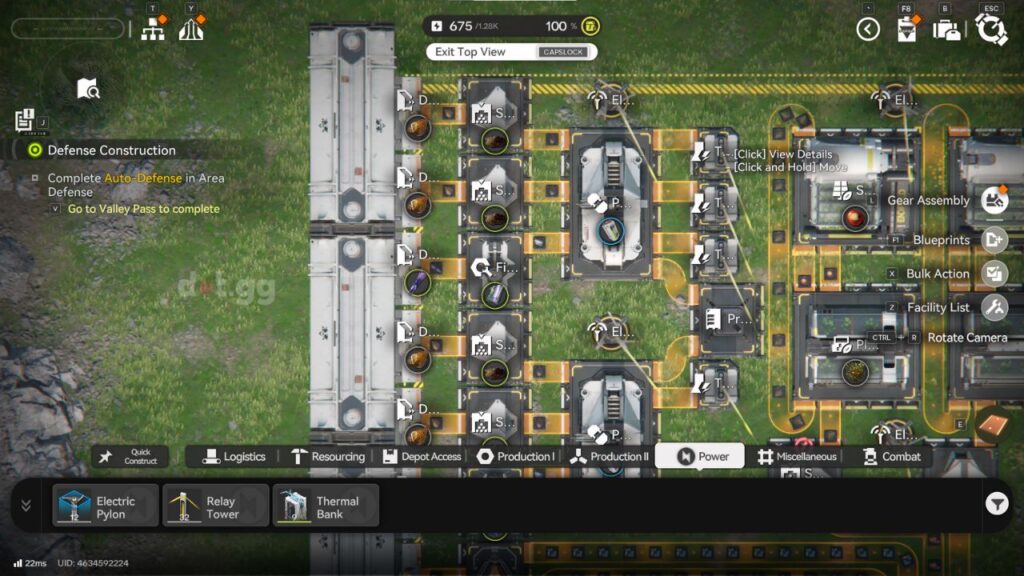The height and width of the screenshot is (576, 1024).
Task: Select the Power tab
Action: click(701, 457)
